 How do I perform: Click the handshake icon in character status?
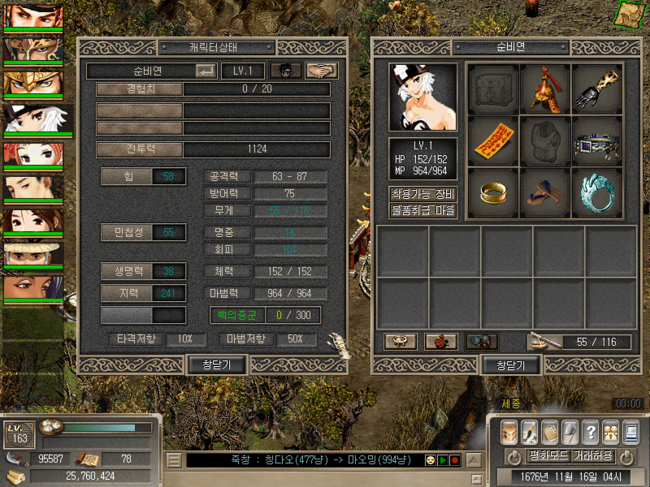[320, 71]
